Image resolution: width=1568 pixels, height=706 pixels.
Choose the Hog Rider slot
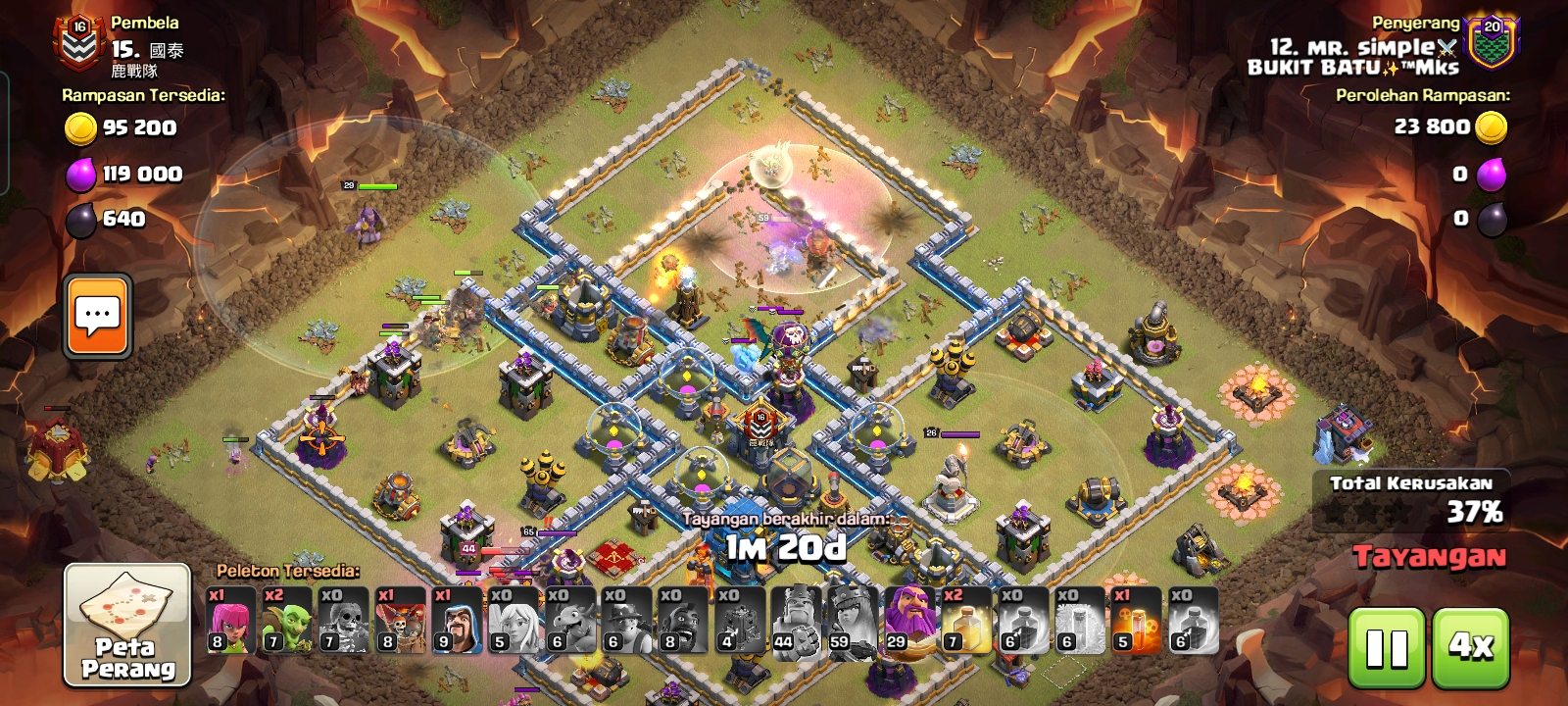click(683, 621)
